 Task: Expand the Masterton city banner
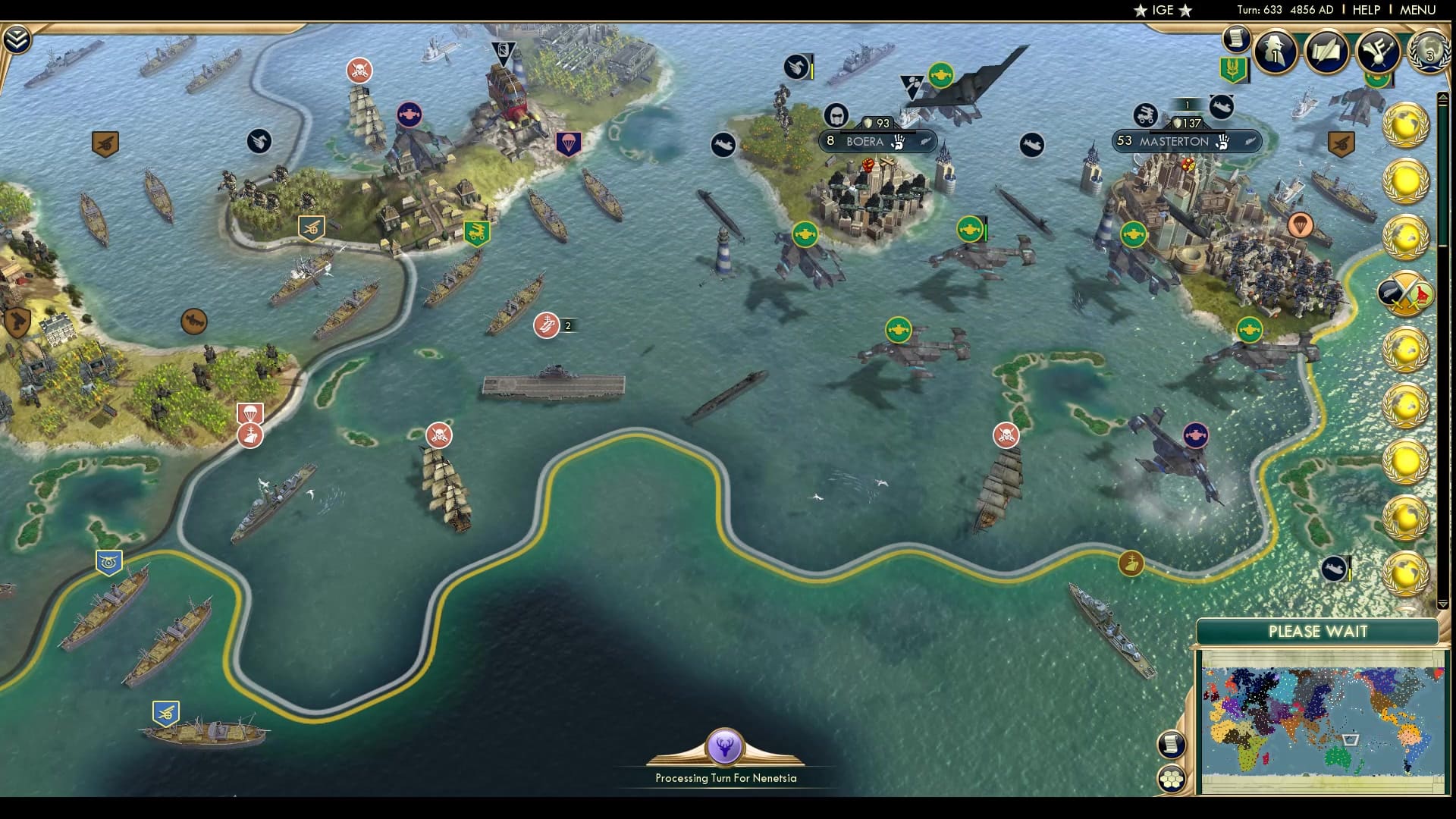[x=1185, y=140]
